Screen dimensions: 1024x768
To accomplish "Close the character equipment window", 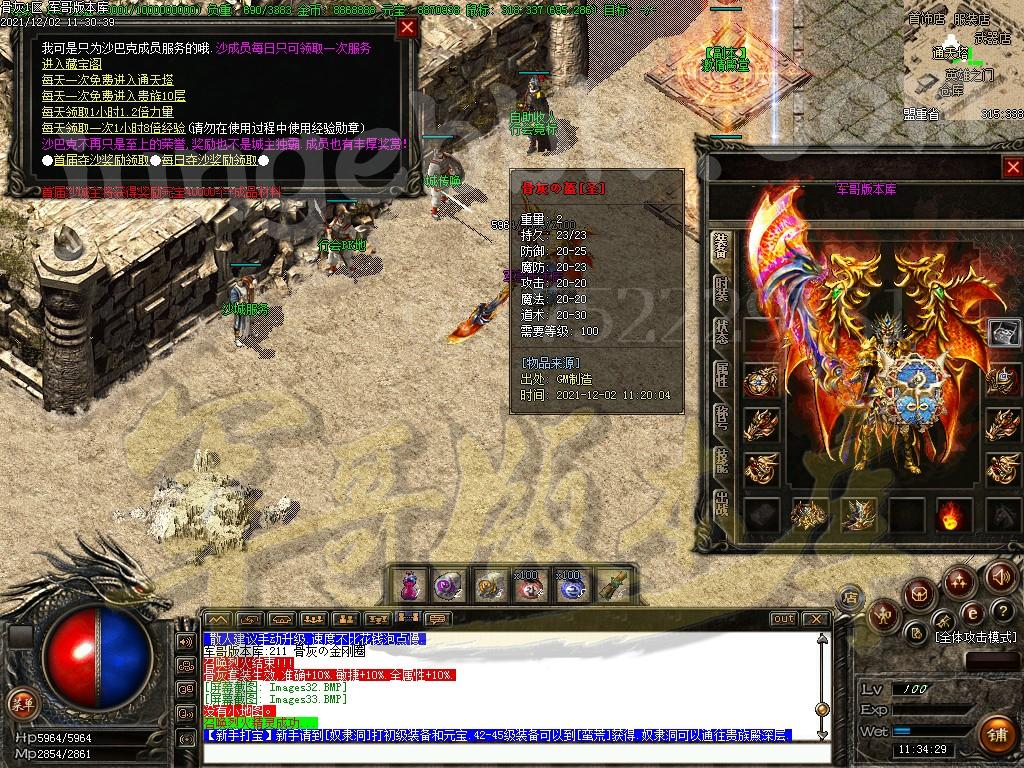I will tap(1013, 168).
